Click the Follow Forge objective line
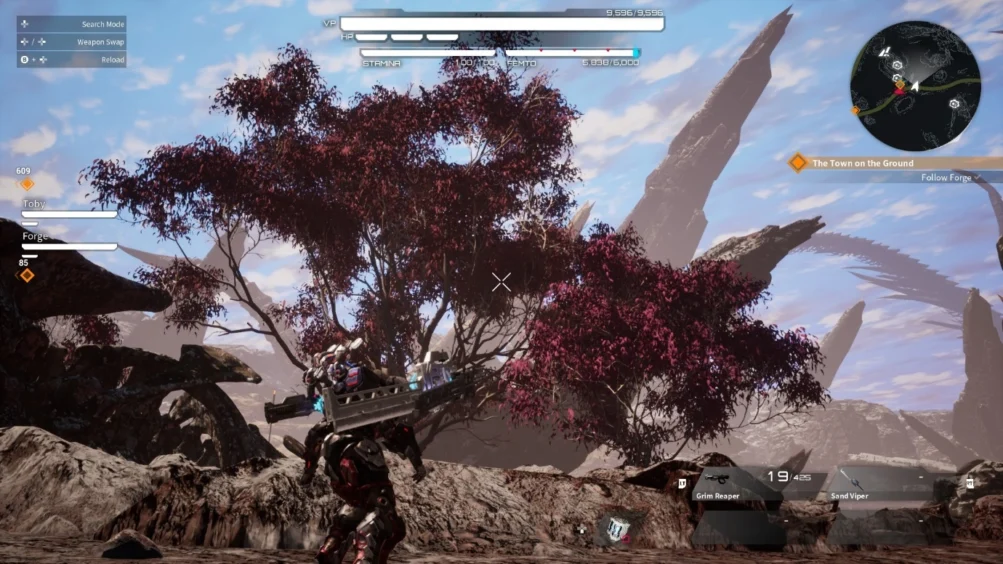The image size is (1003, 564). point(946,178)
